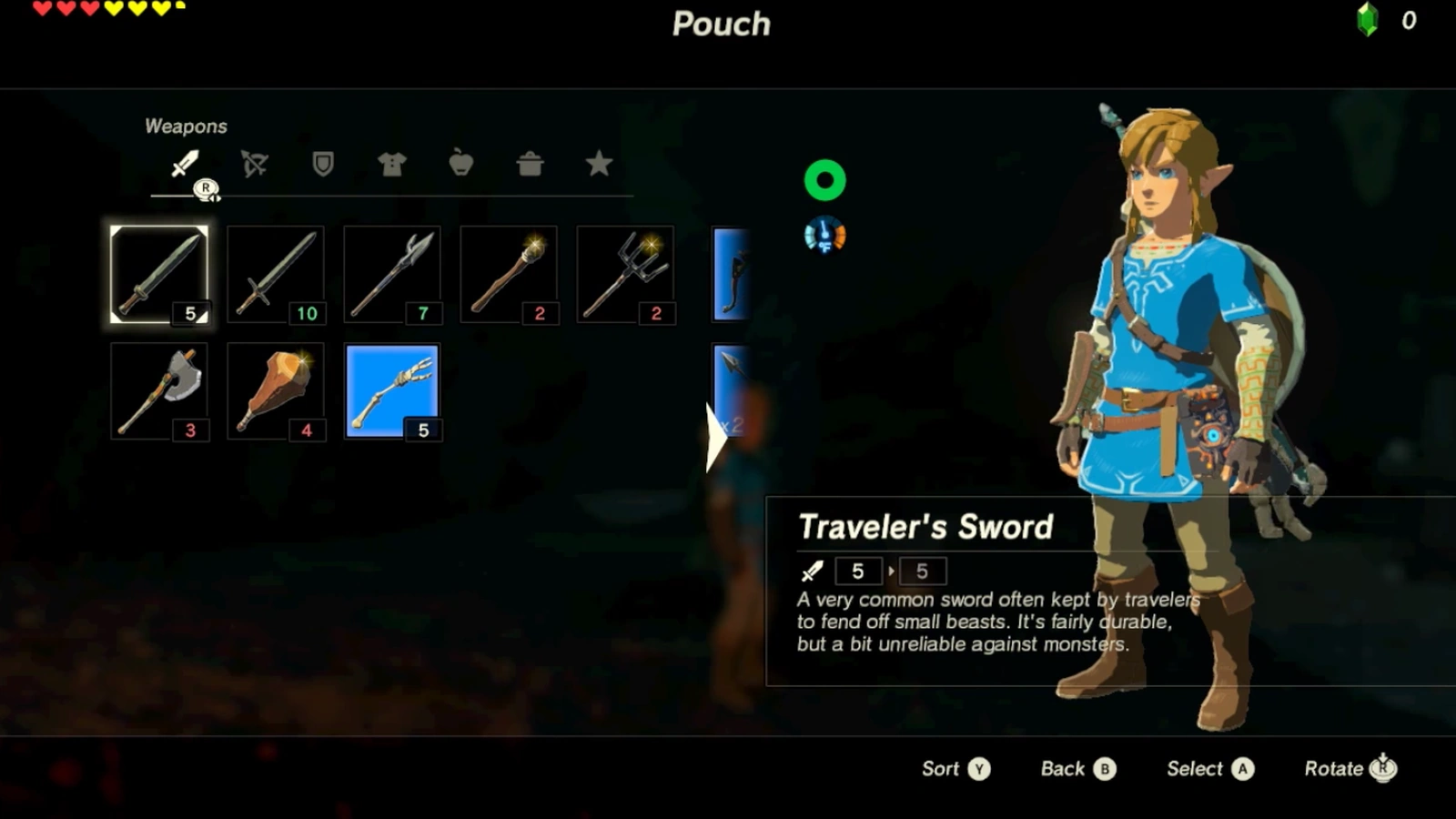Open the Materials pot category icon
The image size is (1456, 819).
(x=531, y=165)
